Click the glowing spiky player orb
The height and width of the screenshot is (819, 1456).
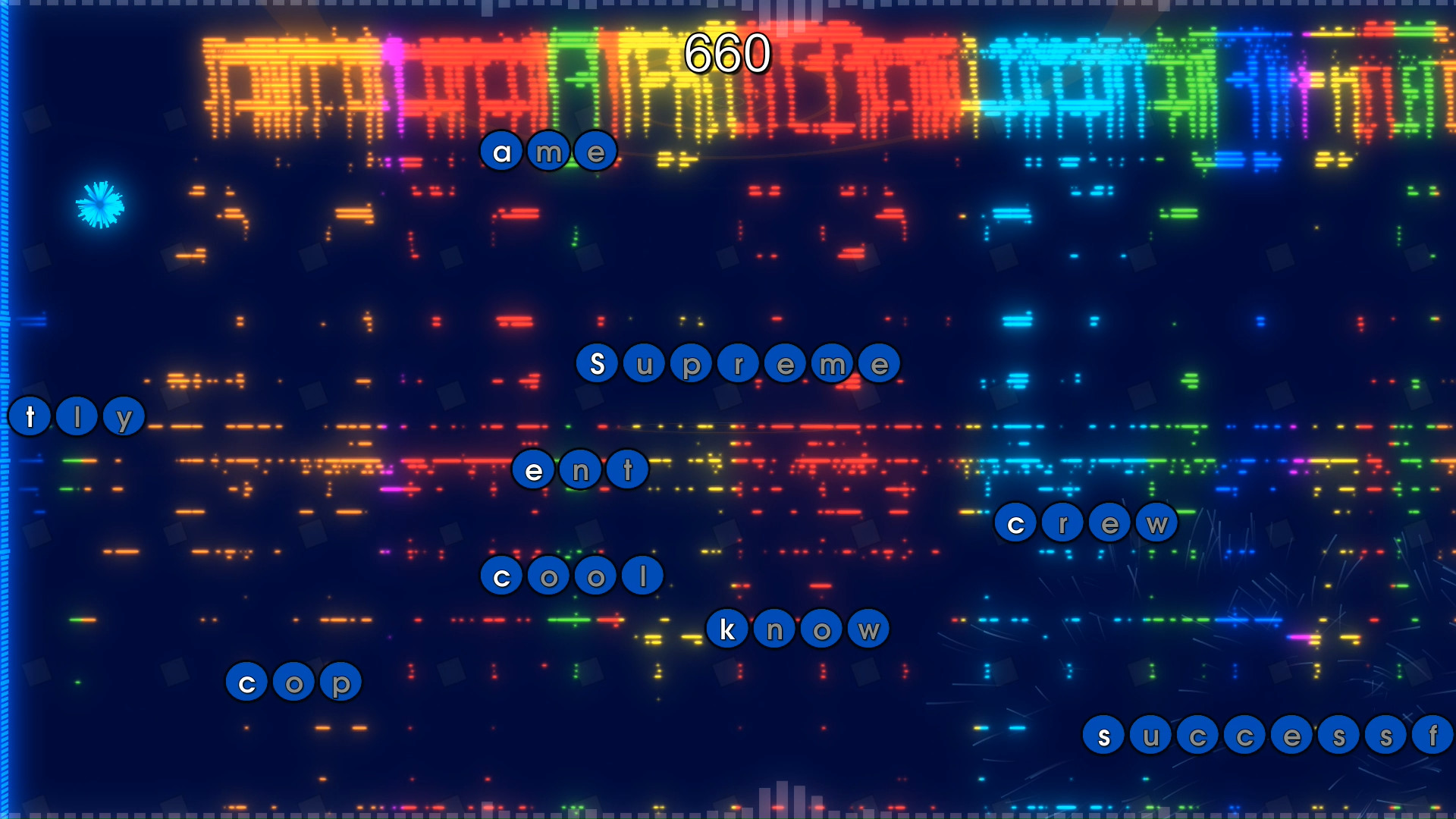pyautogui.click(x=99, y=203)
